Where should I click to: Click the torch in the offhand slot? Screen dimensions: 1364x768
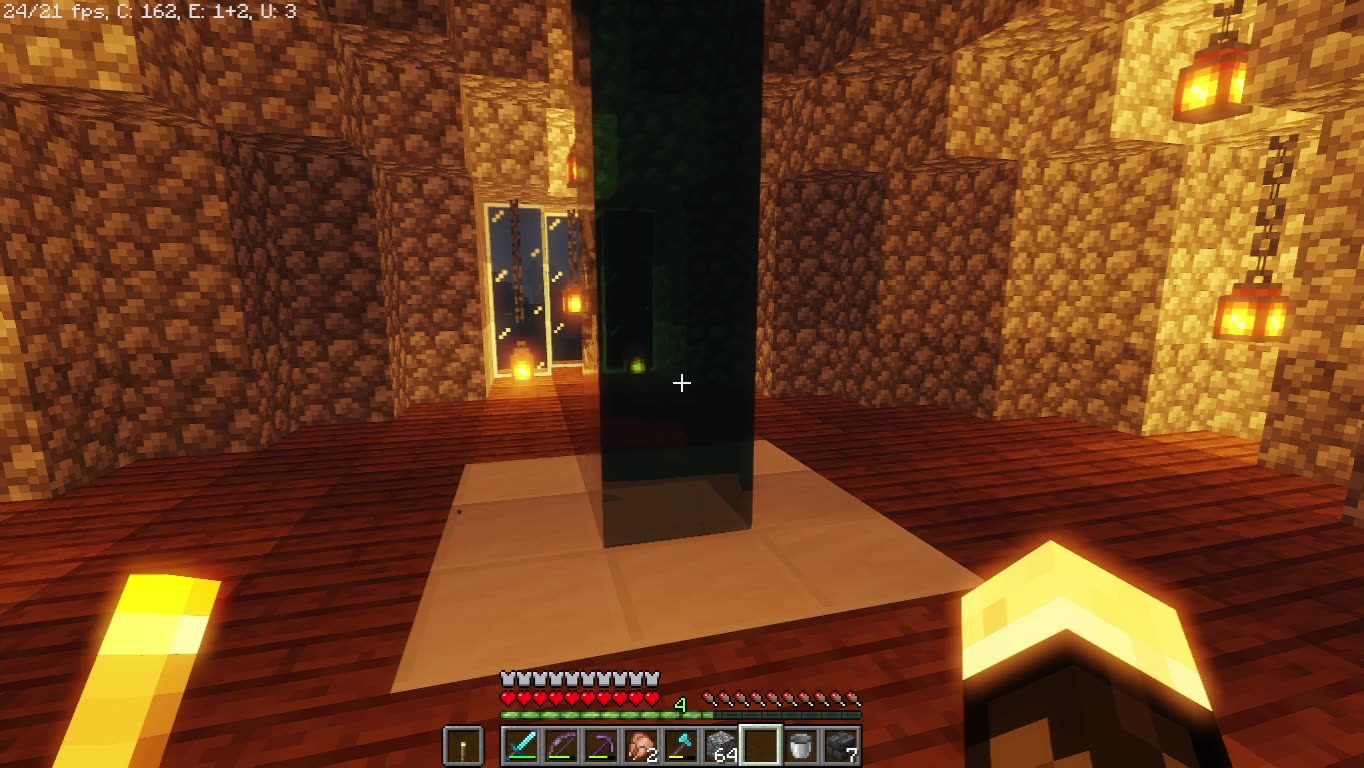pyautogui.click(x=461, y=745)
